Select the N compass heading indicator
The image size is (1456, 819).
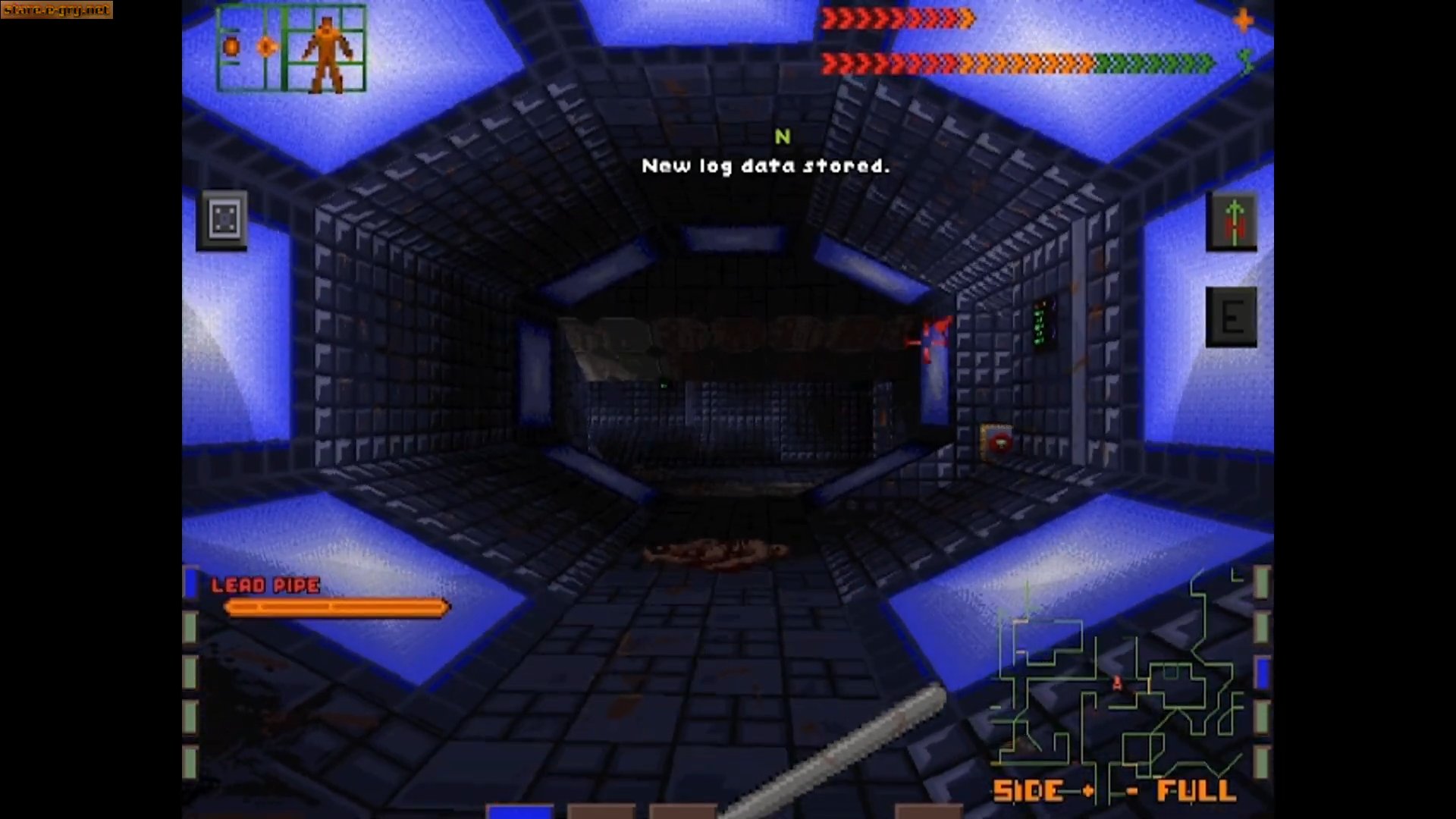click(783, 137)
